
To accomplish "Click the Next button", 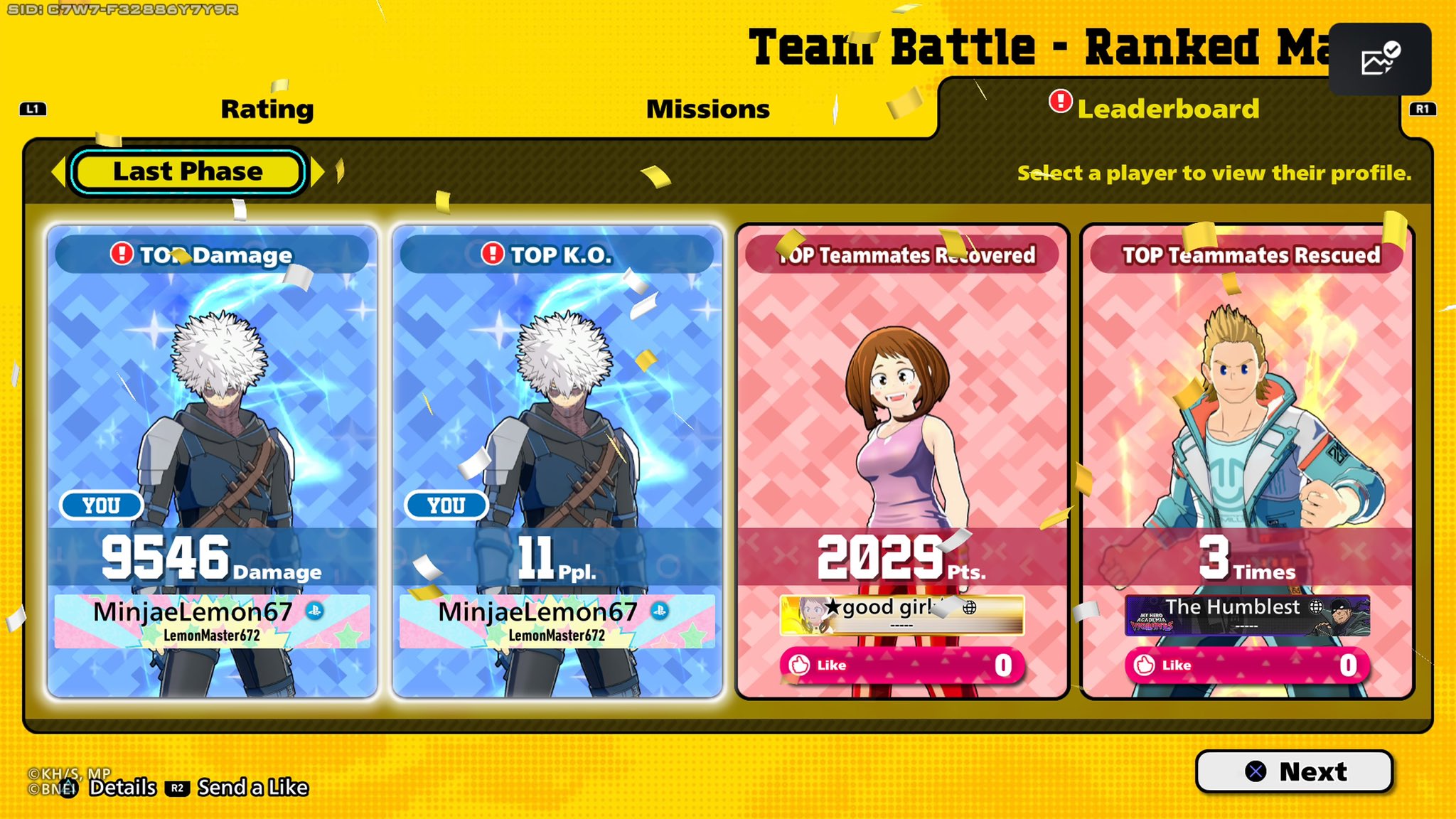I will pos(1294,771).
